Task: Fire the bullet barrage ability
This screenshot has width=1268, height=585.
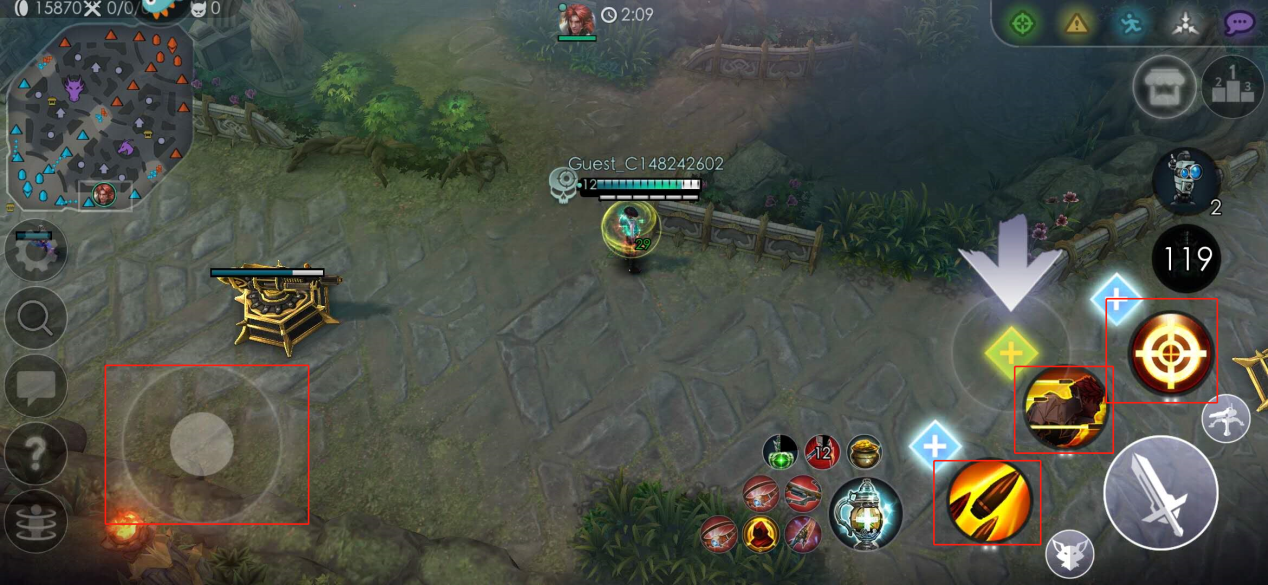Action: (x=988, y=501)
